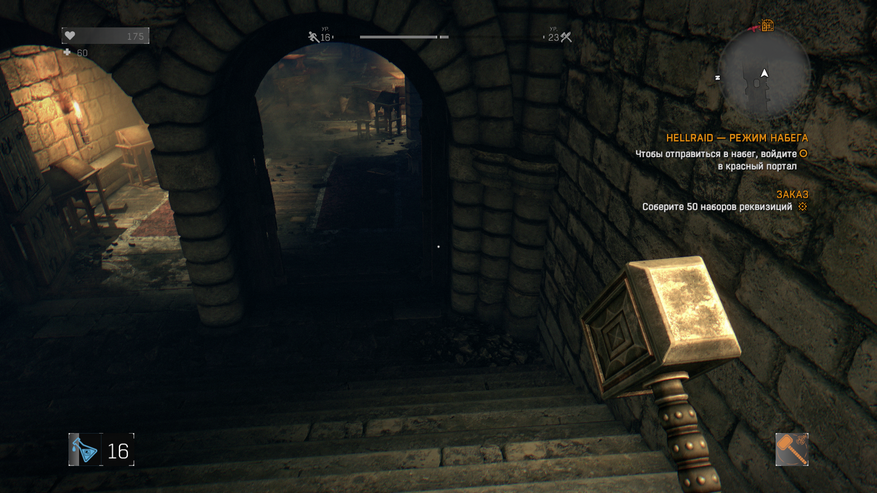Viewport: 877px width, 493px height.
Task: Click the running figure agility level icon
Action: [313, 37]
